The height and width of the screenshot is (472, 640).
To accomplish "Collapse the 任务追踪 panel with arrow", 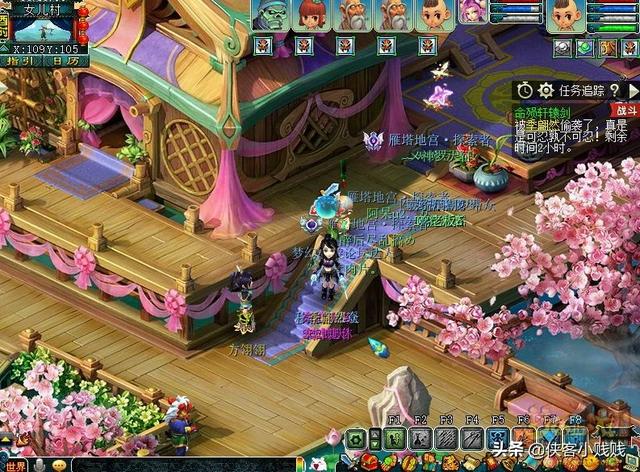I will 633,90.
